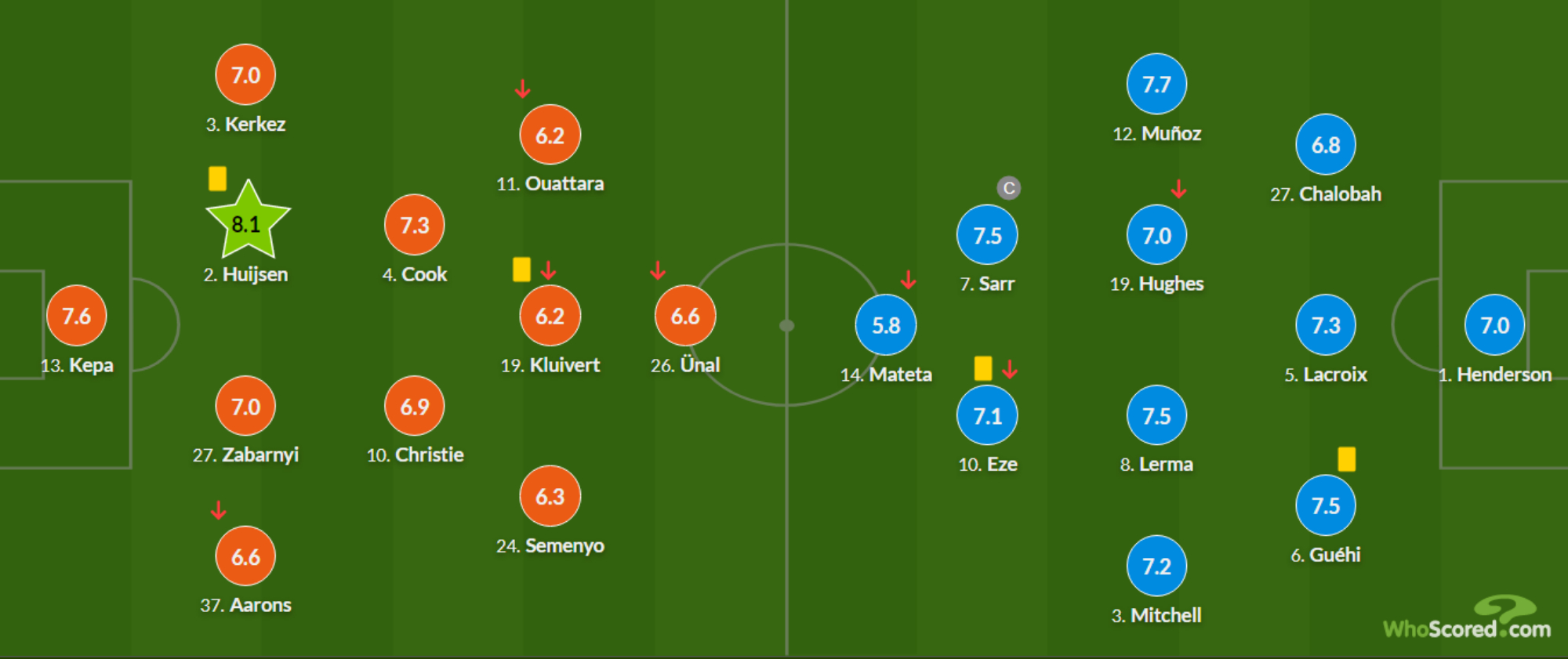The width and height of the screenshot is (1568, 659).
Task: Open Kepa's 7.6 rating circle
Action: 76,316
